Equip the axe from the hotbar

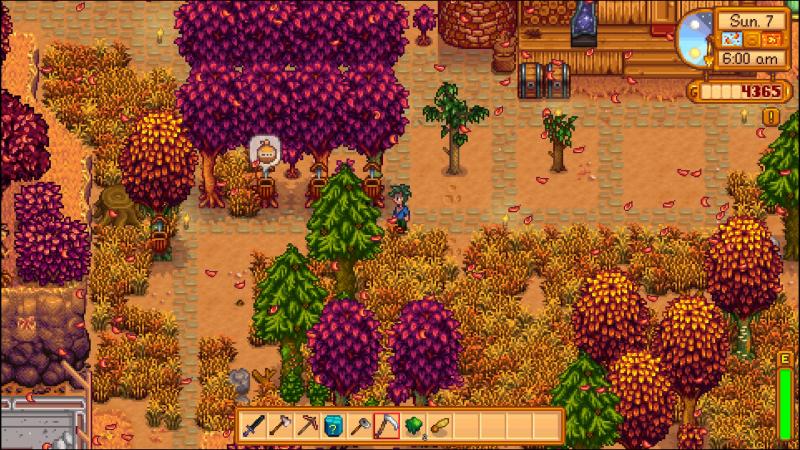coord(281,426)
